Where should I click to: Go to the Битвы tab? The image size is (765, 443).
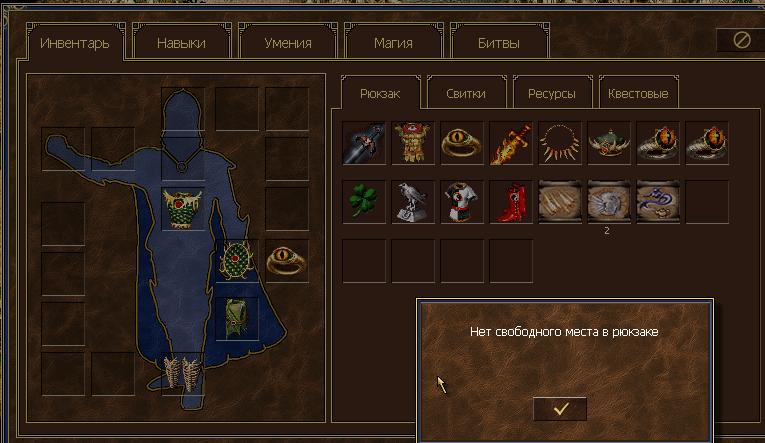point(500,43)
